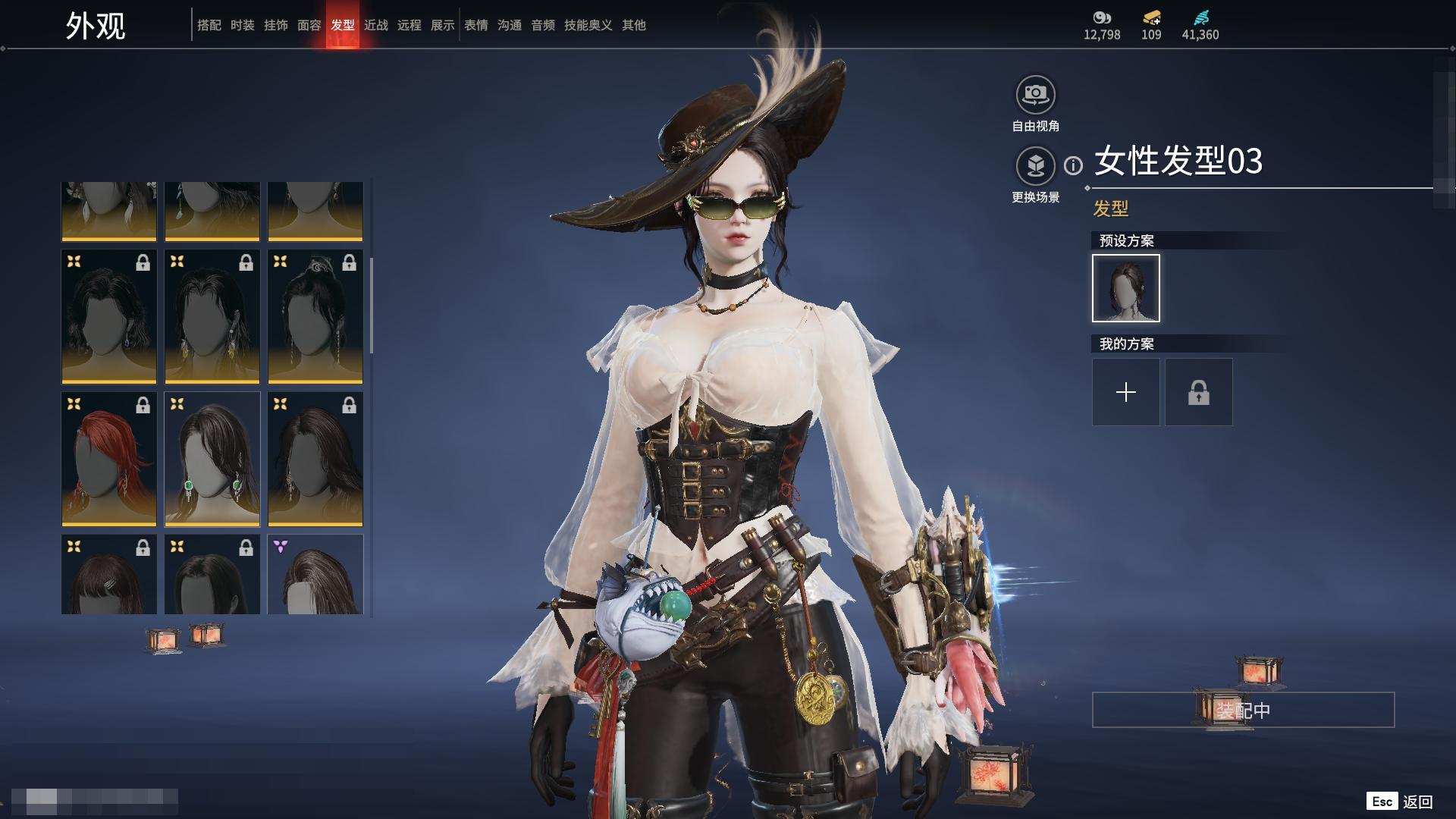Click the 更换场景 change scene button
The height and width of the screenshot is (819, 1456).
pos(1035,166)
